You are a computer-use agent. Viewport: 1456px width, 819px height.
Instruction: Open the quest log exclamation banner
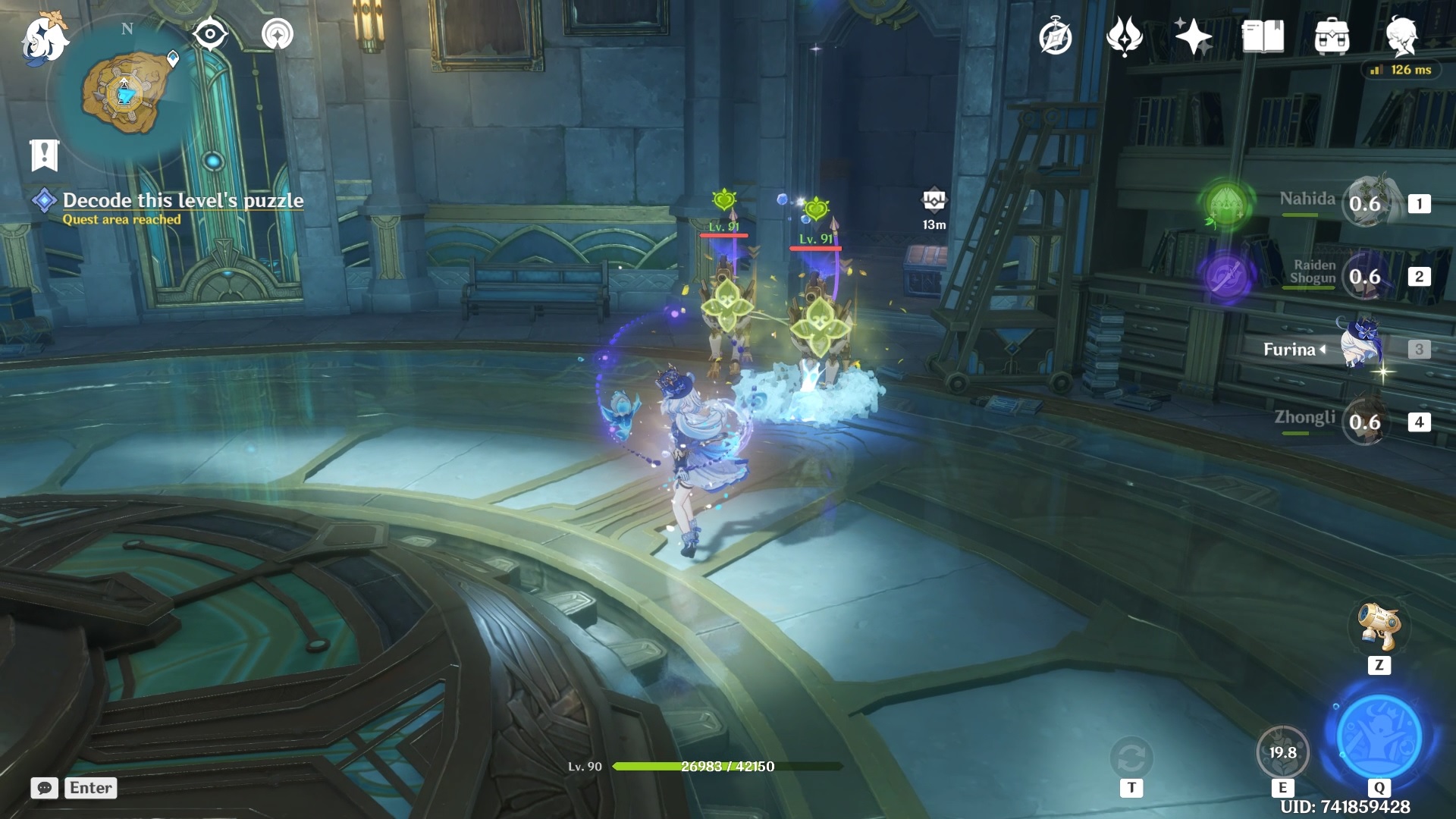click(x=44, y=155)
